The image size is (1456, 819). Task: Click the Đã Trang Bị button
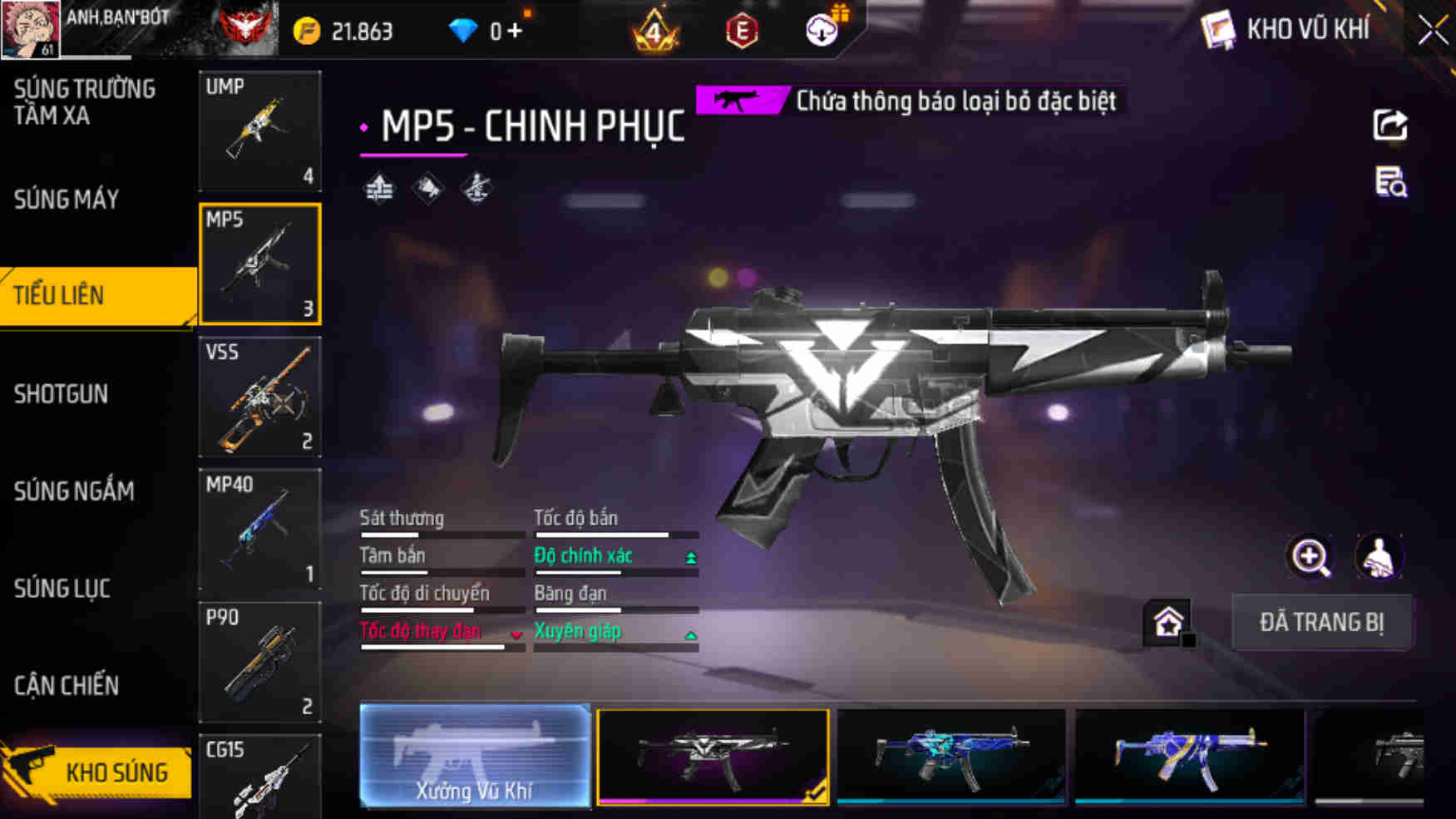pos(1321,622)
